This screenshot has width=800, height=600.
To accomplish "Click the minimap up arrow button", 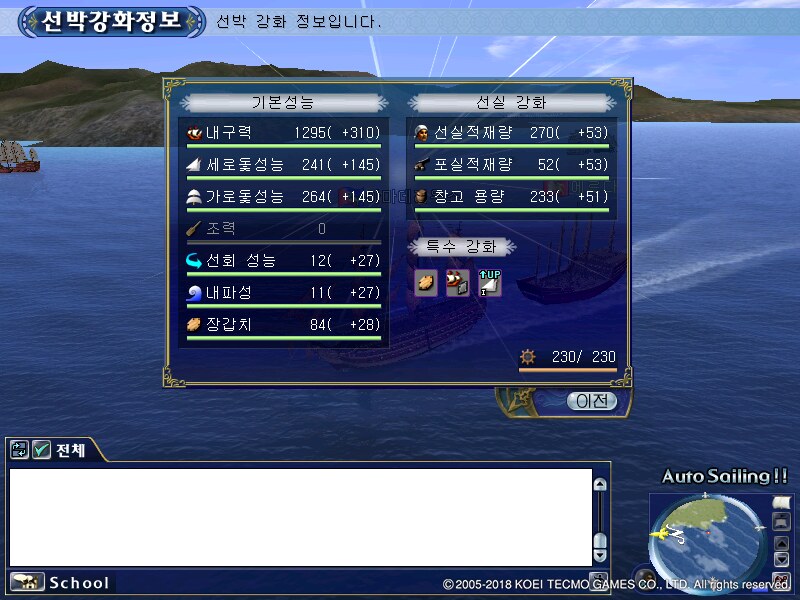I will coord(781,542).
